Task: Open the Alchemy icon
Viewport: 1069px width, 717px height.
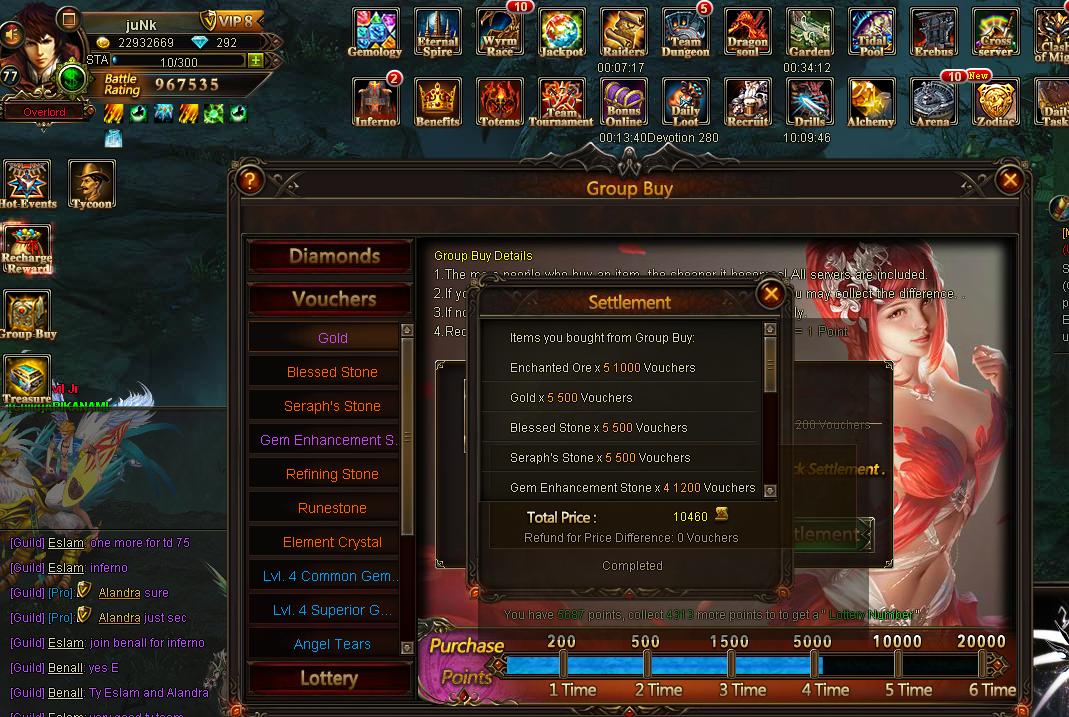Action: 871,102
